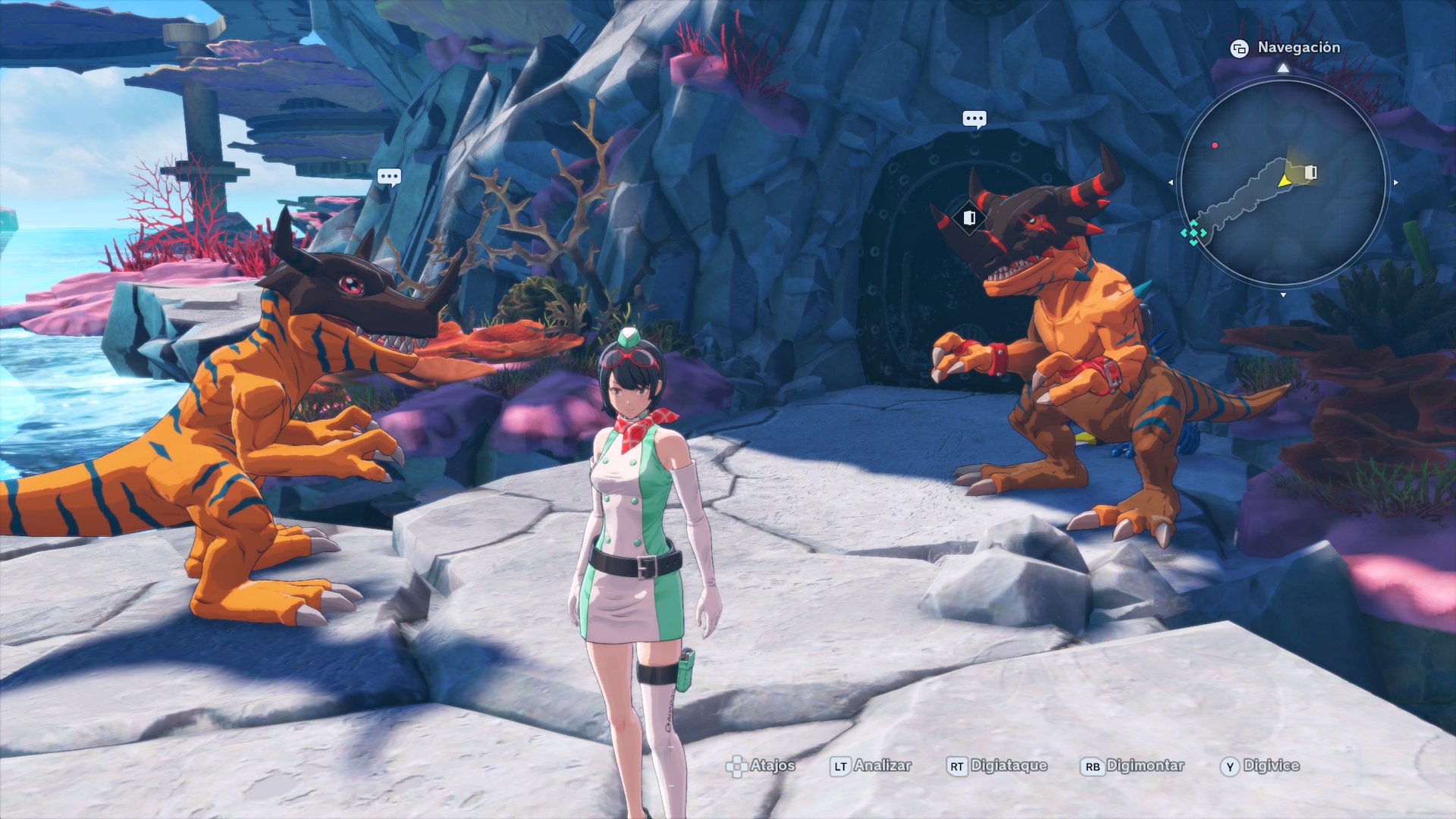Open the circular navigation minimap
The image size is (1456, 819).
[x=1282, y=182]
